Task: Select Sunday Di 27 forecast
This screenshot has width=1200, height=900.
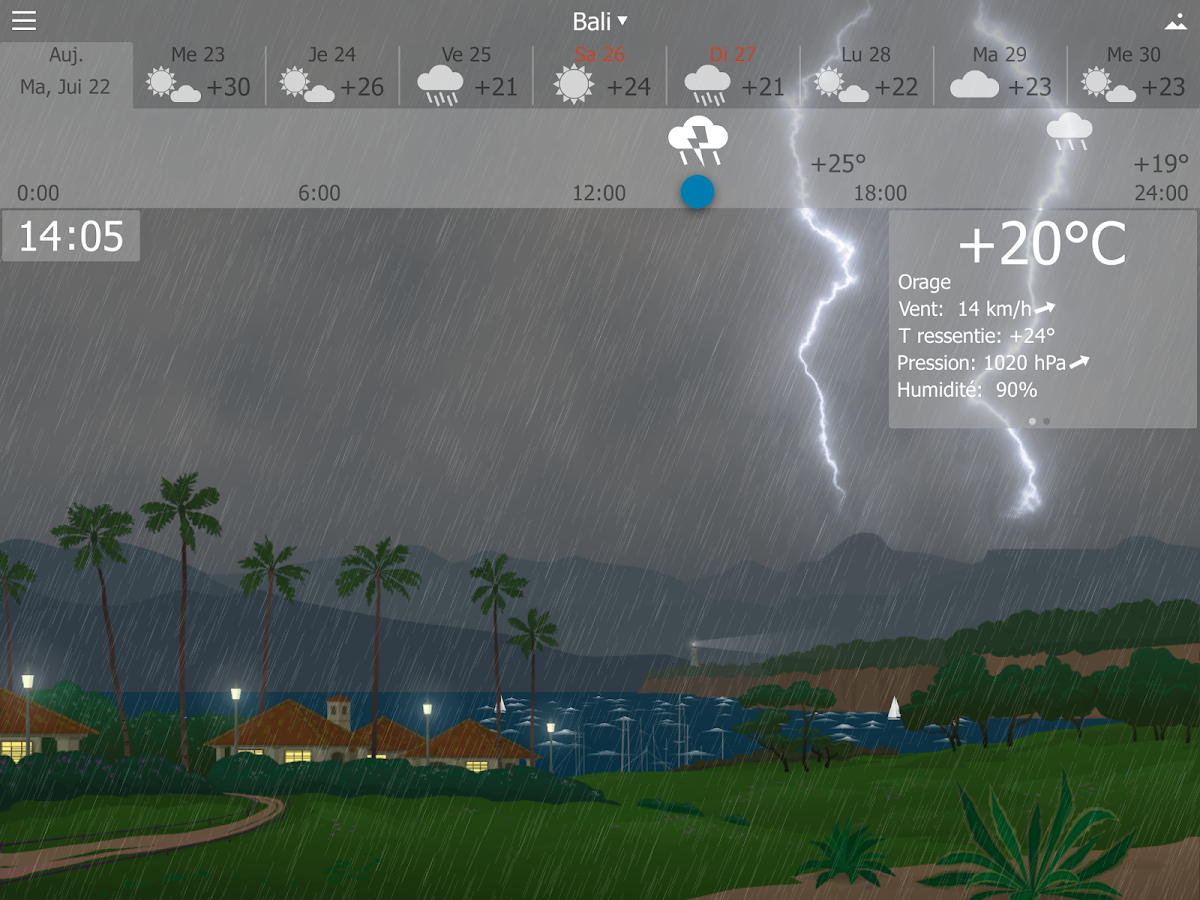Action: click(x=733, y=75)
